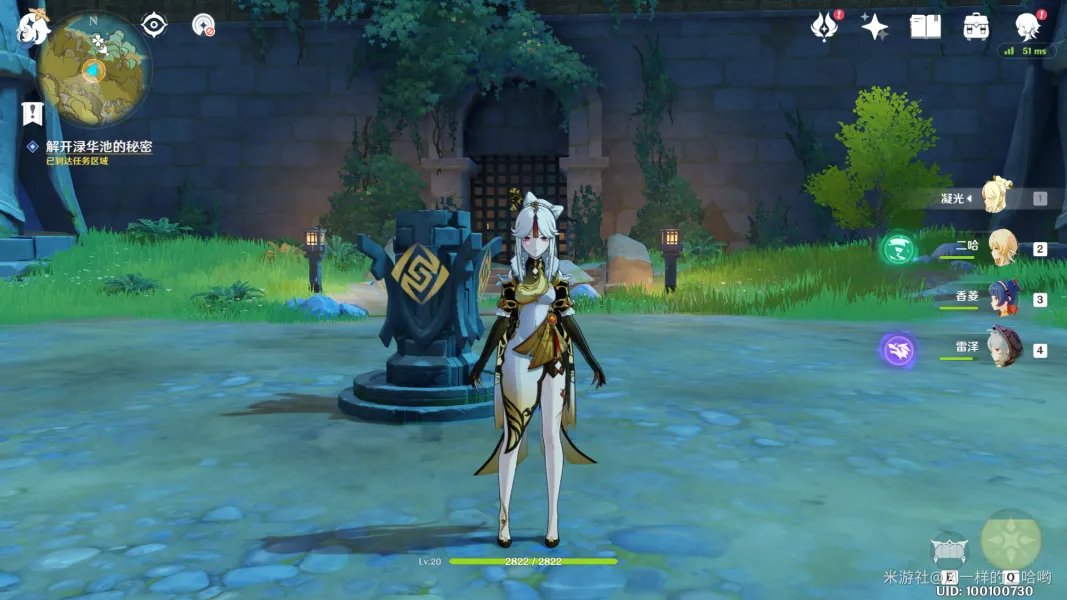Open the event compass icon with red alert
Image resolution: width=1067 pixels, height=600 pixels.
tap(825, 27)
